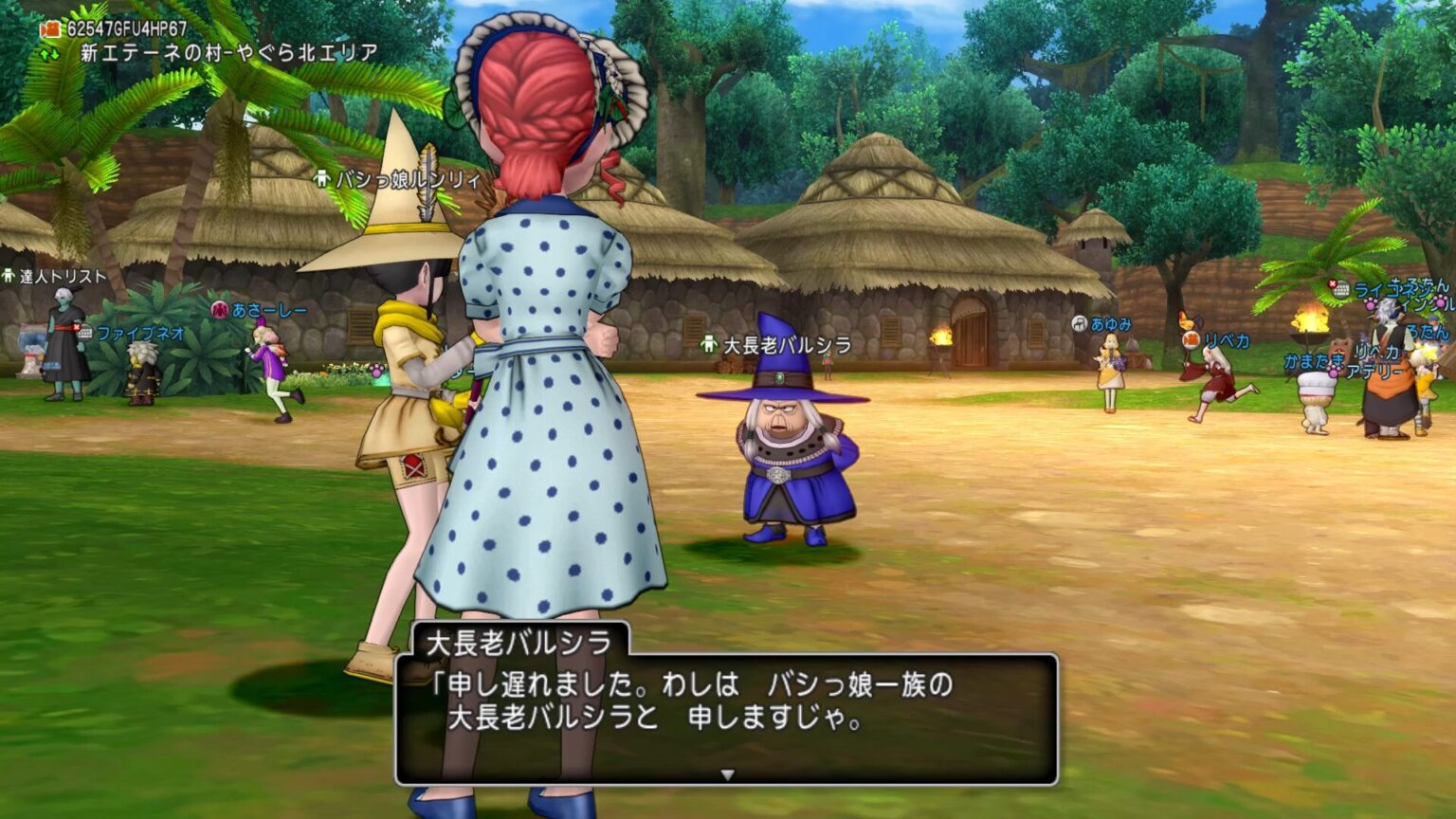Image resolution: width=1456 pixels, height=819 pixels.
Task: Click the ▼ arrow to advance dialogue
Action: coord(725,773)
